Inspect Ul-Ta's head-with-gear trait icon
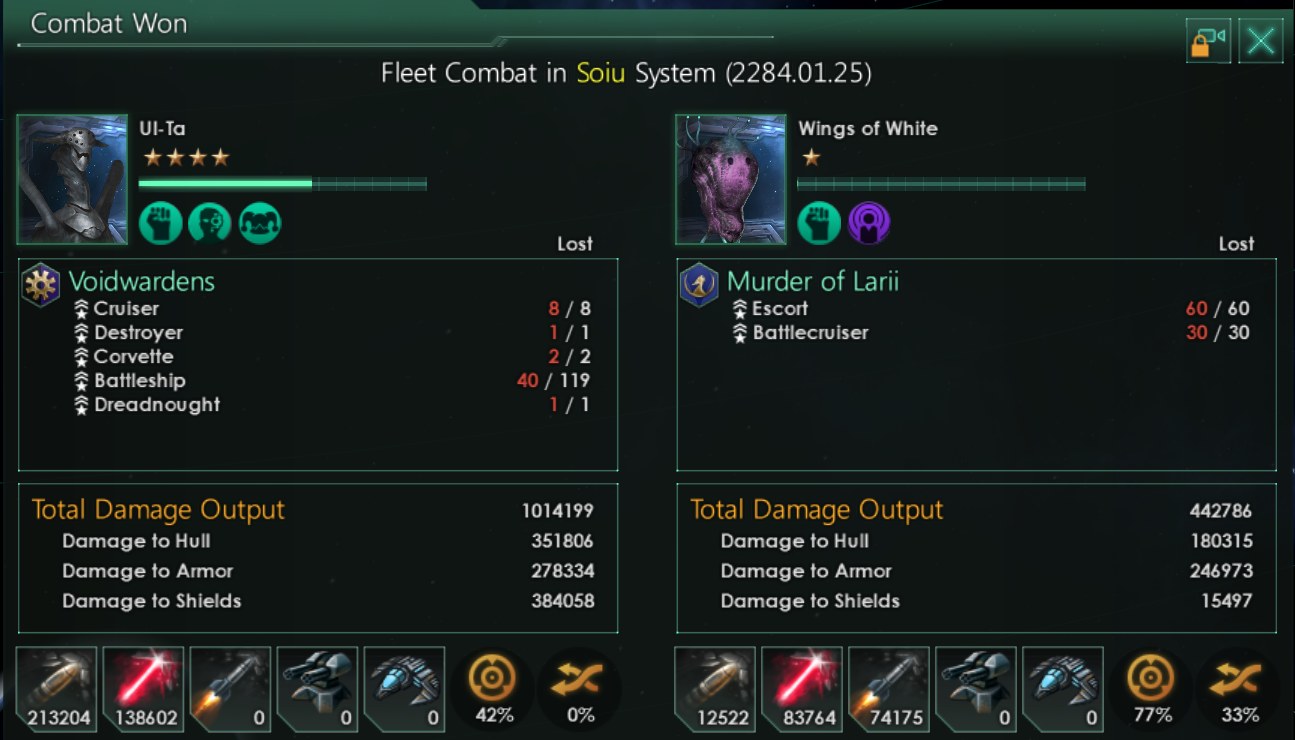The height and width of the screenshot is (740, 1295). (x=210, y=223)
